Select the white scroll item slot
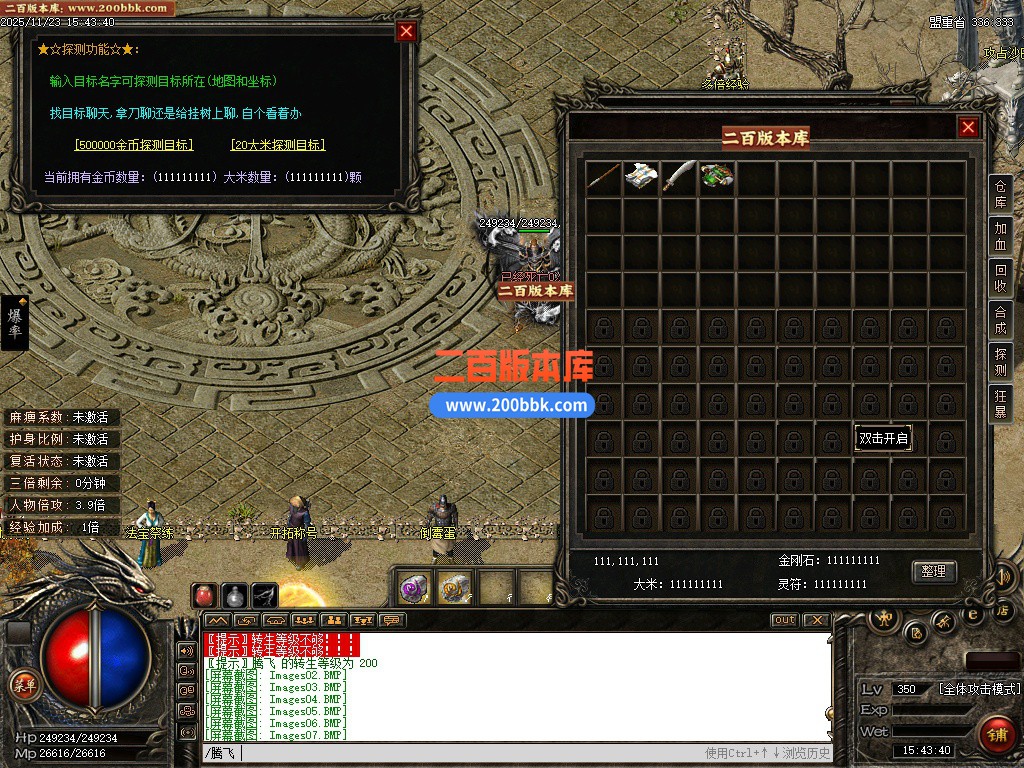The height and width of the screenshot is (768, 1024). click(x=641, y=178)
